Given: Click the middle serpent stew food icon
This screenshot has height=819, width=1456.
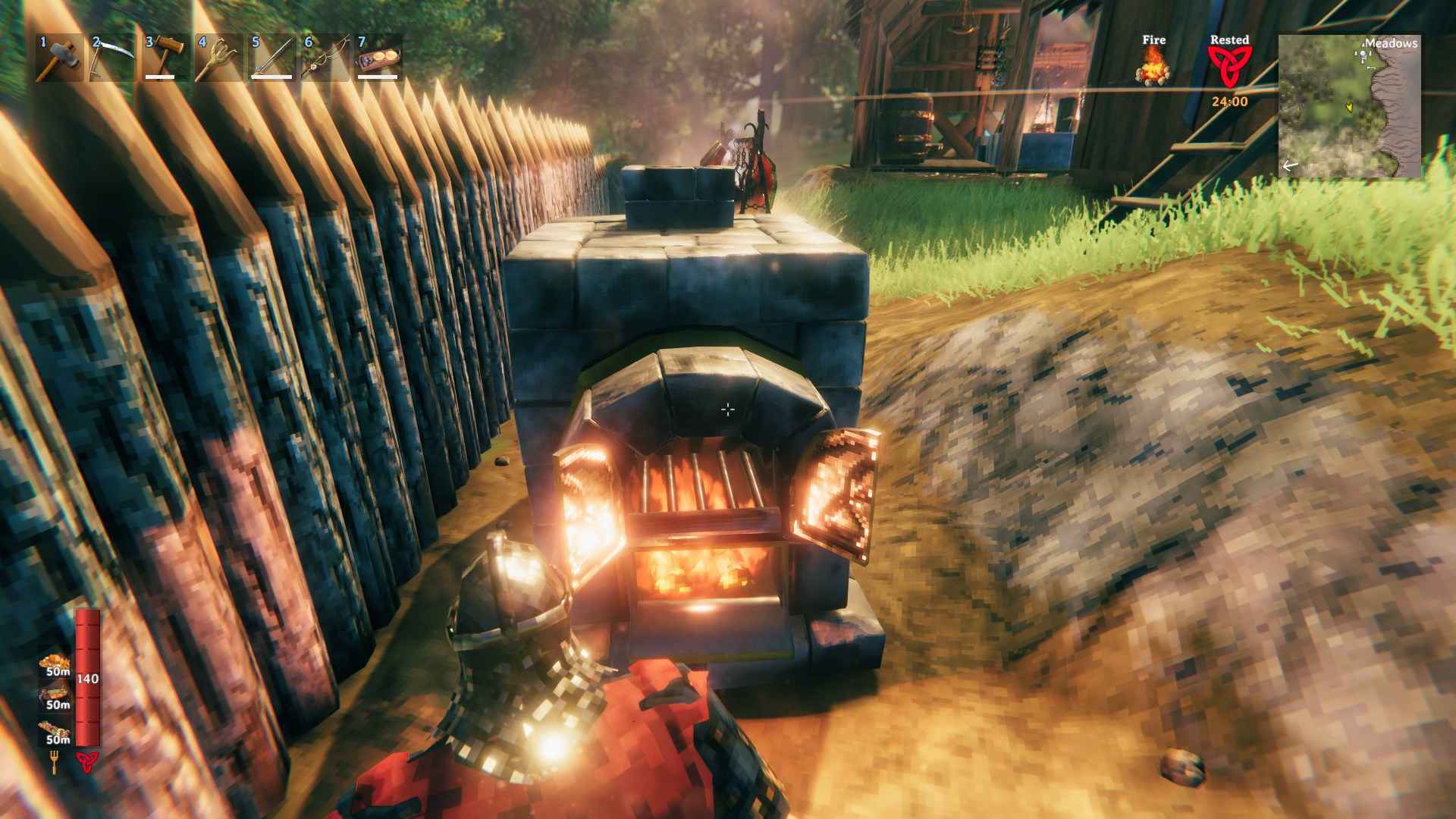Looking at the screenshot, I should tap(55, 693).
